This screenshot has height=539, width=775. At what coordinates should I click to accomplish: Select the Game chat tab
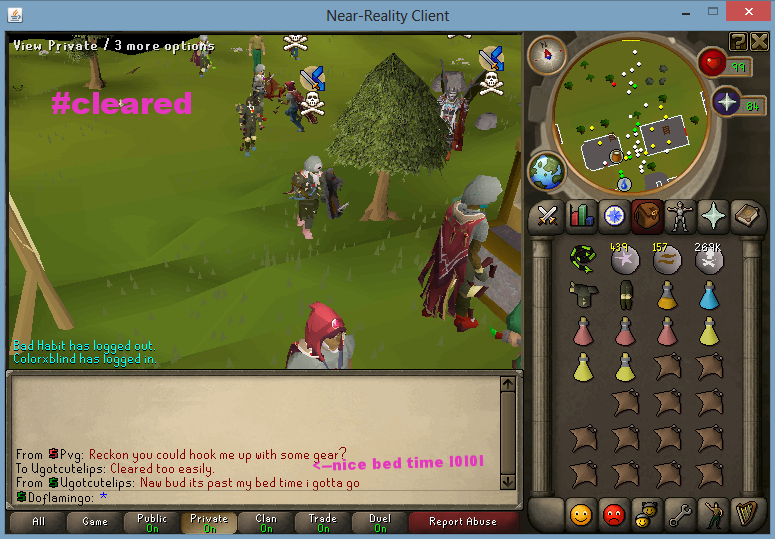point(95,521)
